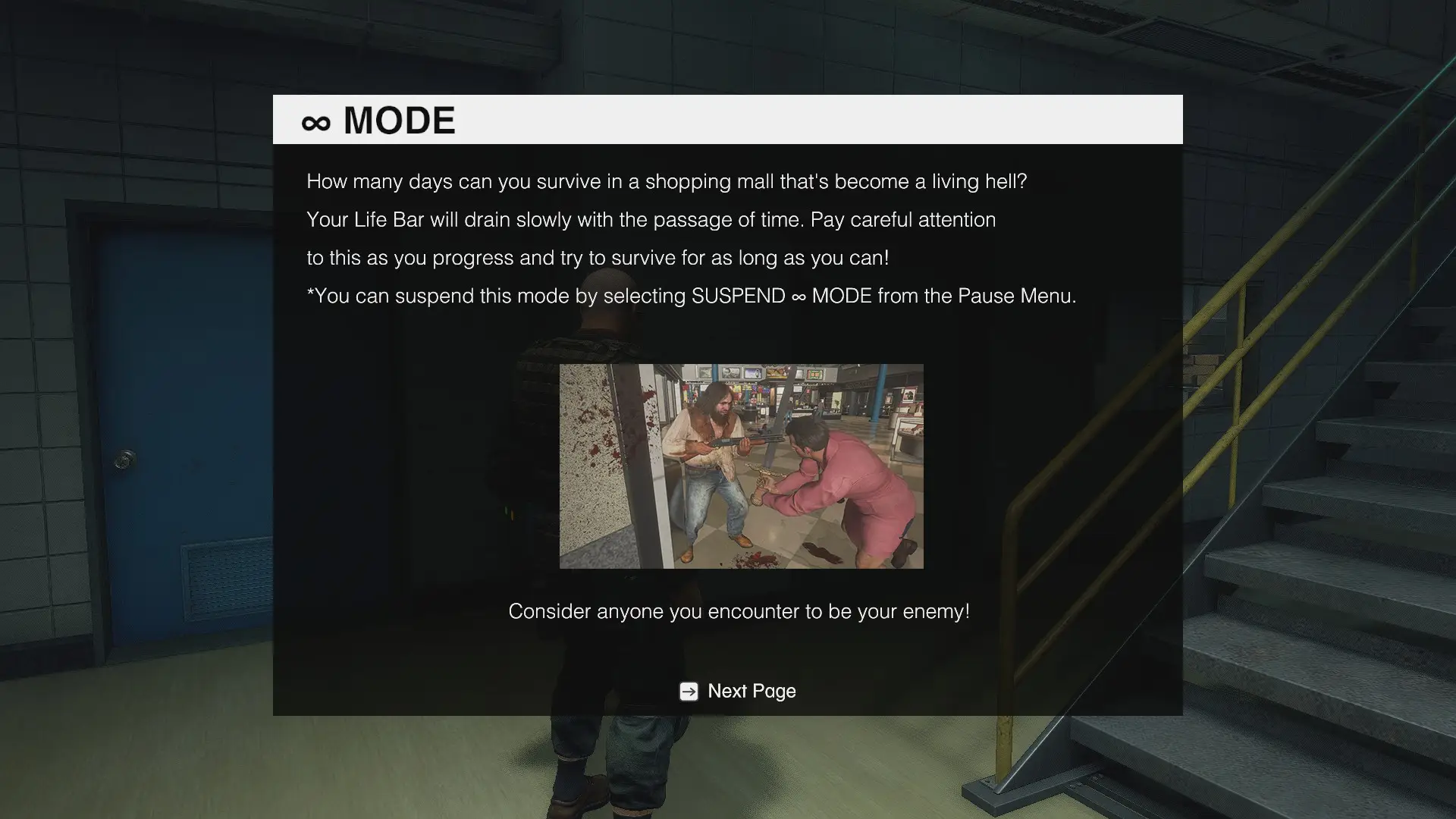This screenshot has width=1456, height=819.
Task: Go to the Next Page of the tutorial
Action: (738, 691)
